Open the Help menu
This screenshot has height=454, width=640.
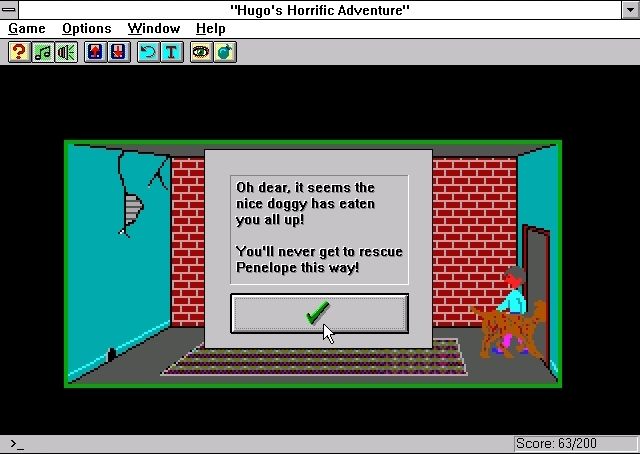point(210,29)
